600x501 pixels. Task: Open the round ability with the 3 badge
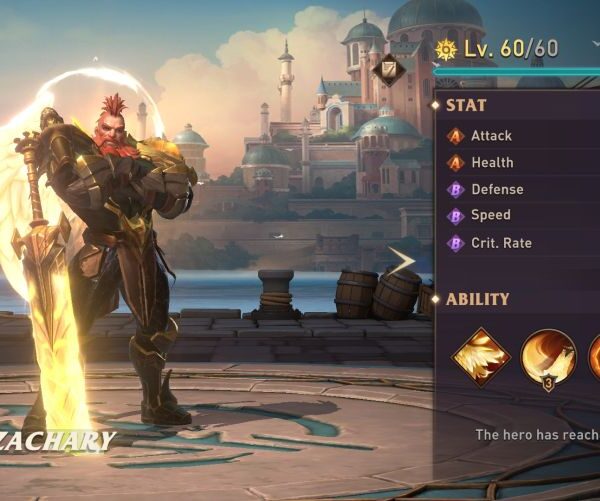(548, 358)
